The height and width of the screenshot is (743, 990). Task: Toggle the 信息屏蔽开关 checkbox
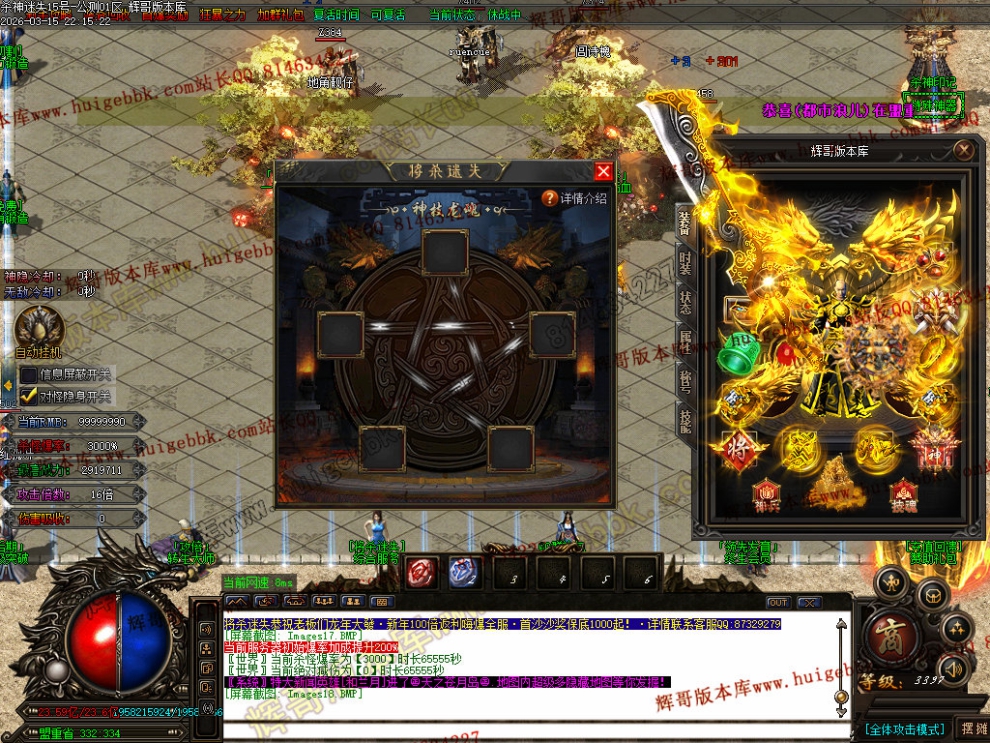click(29, 375)
